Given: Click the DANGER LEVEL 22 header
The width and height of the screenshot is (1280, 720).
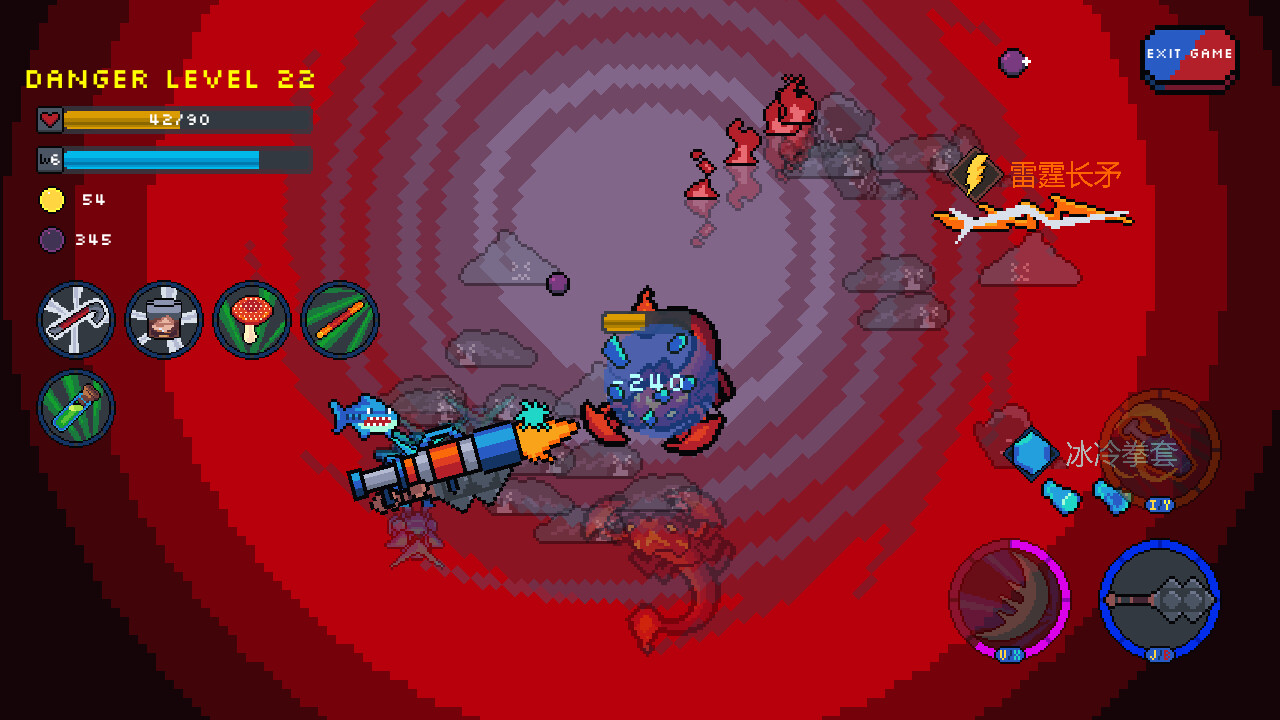Looking at the screenshot, I should [x=170, y=79].
